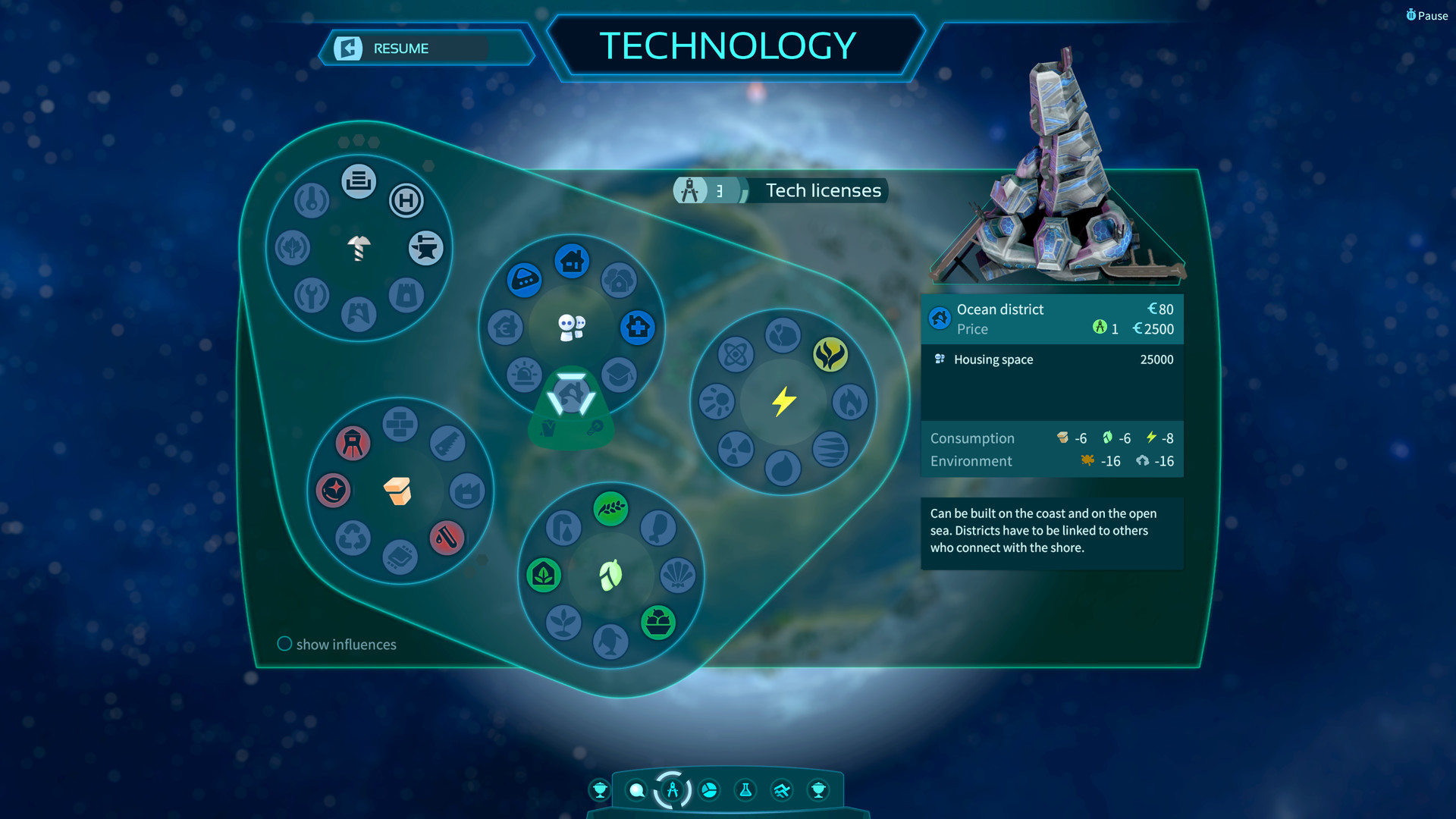Viewport: 1456px width, 819px height.
Task: Click the graduation cap education technology
Action: [x=620, y=375]
